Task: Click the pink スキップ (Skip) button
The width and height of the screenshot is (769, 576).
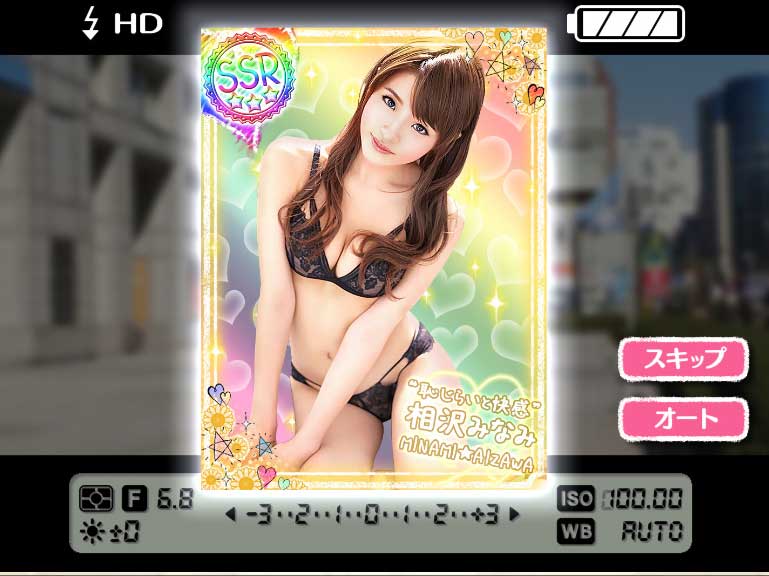Action: pyautogui.click(x=683, y=359)
